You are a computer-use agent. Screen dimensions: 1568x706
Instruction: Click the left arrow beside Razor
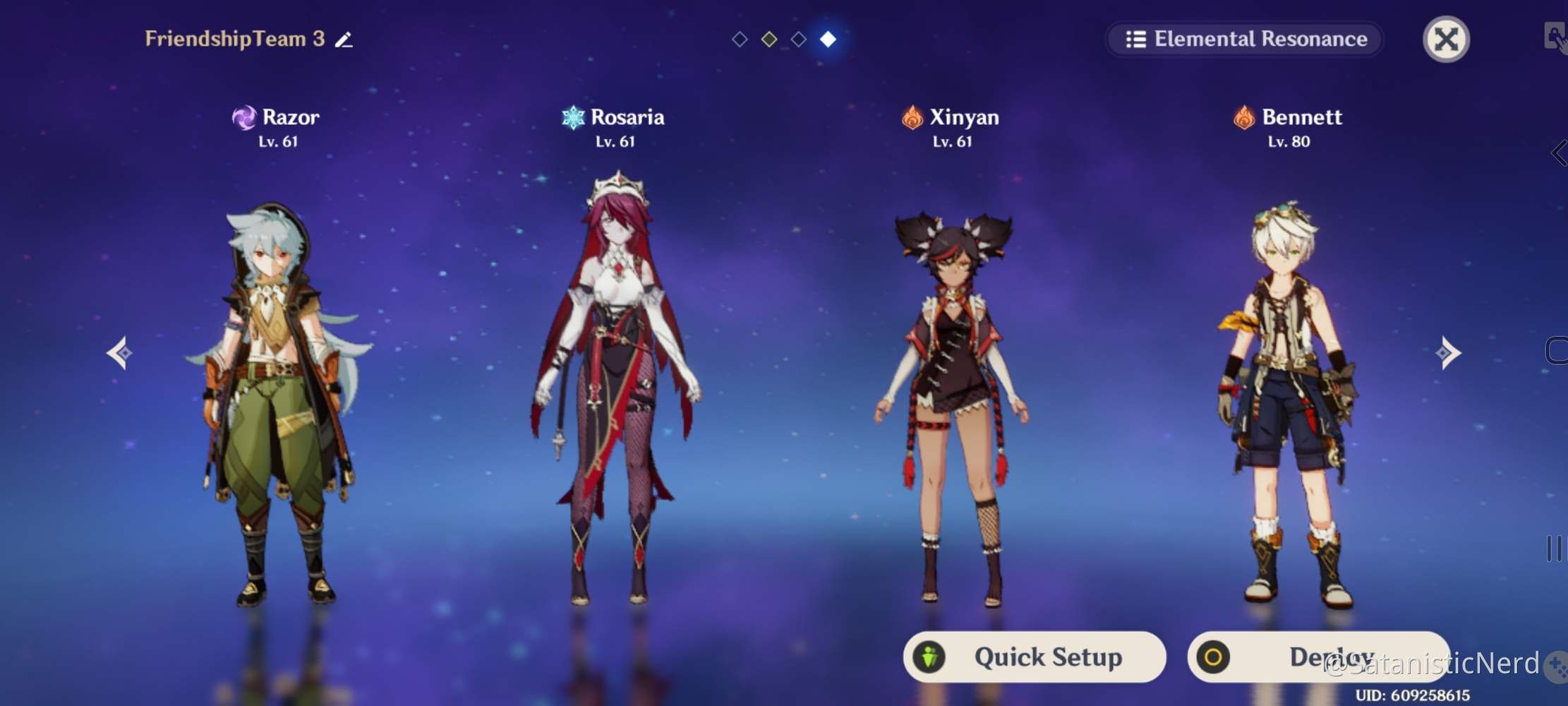point(120,353)
